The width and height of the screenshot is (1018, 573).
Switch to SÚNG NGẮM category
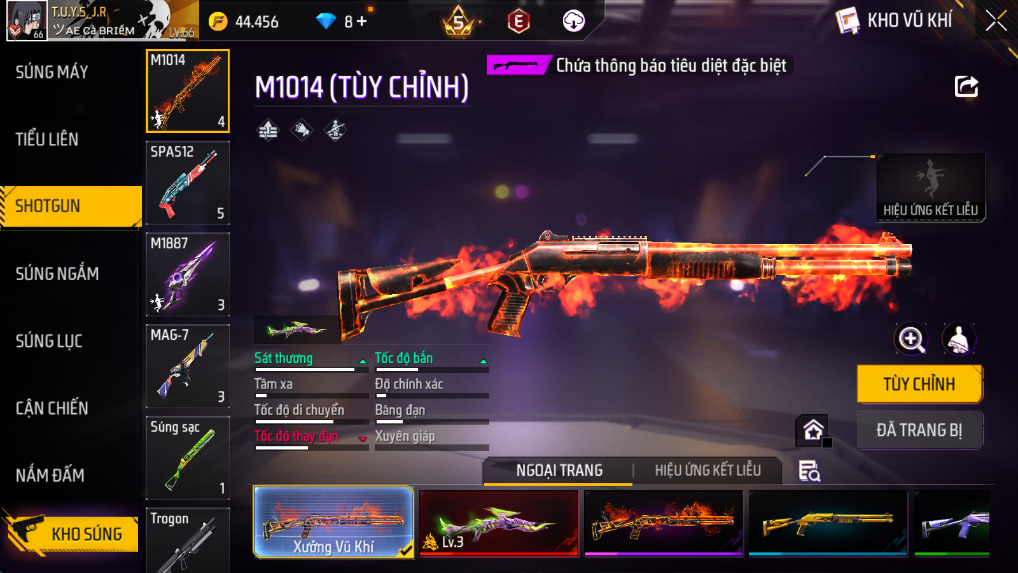[x=57, y=273]
